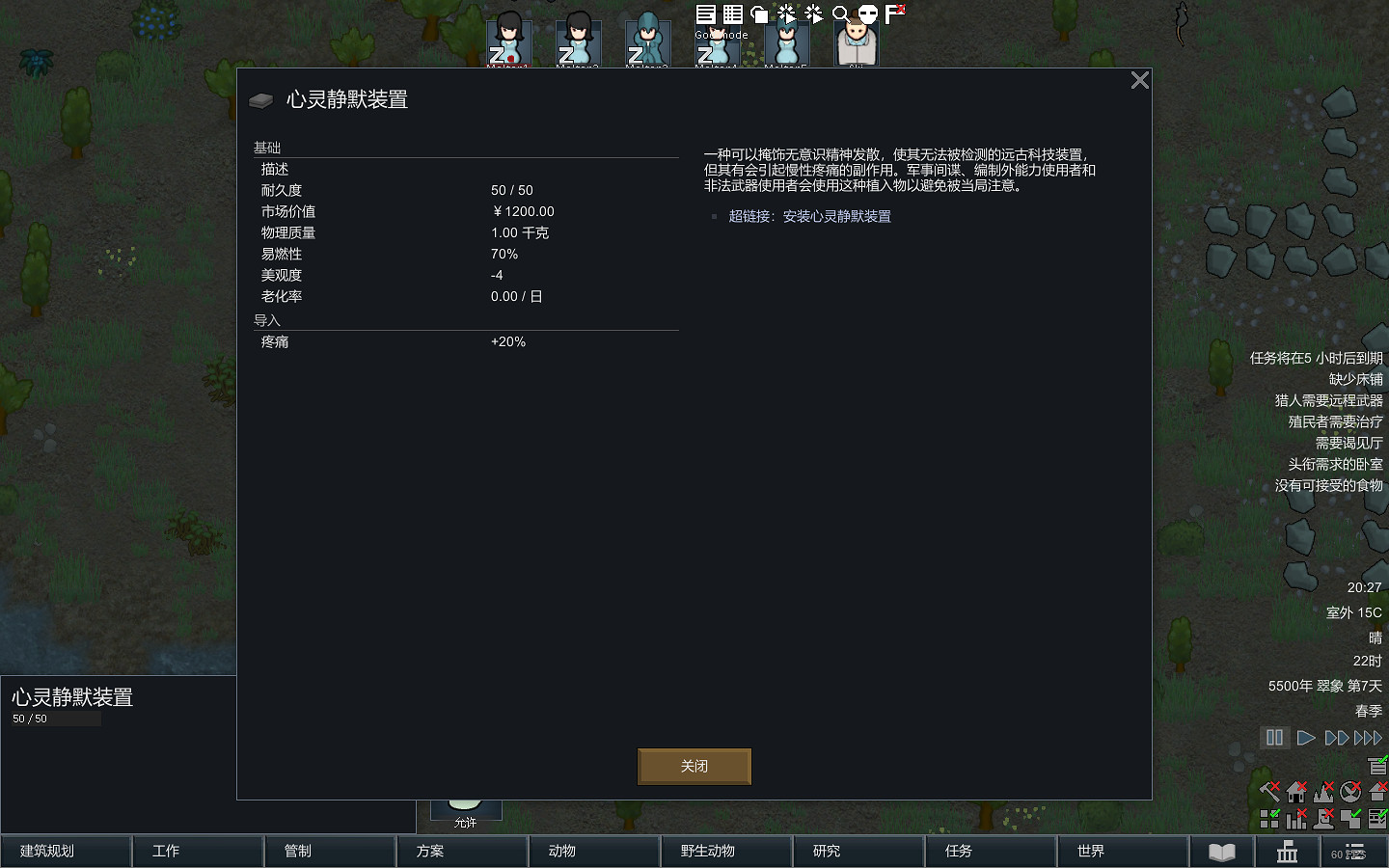Image resolution: width=1389 pixels, height=868 pixels.
Task: Activate the debug inspector magnifier
Action: [841, 14]
